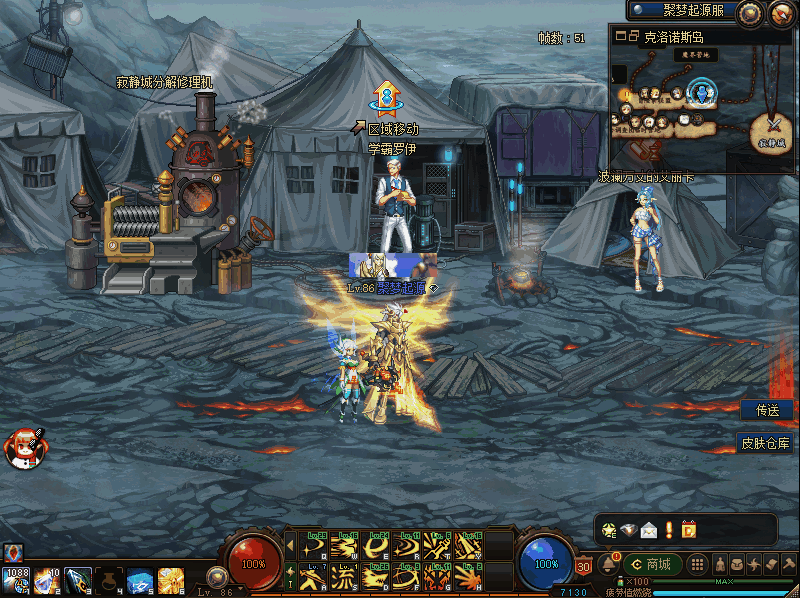Toggle the minimap window size icon
The width and height of the screenshot is (800, 598).
tap(627, 36)
